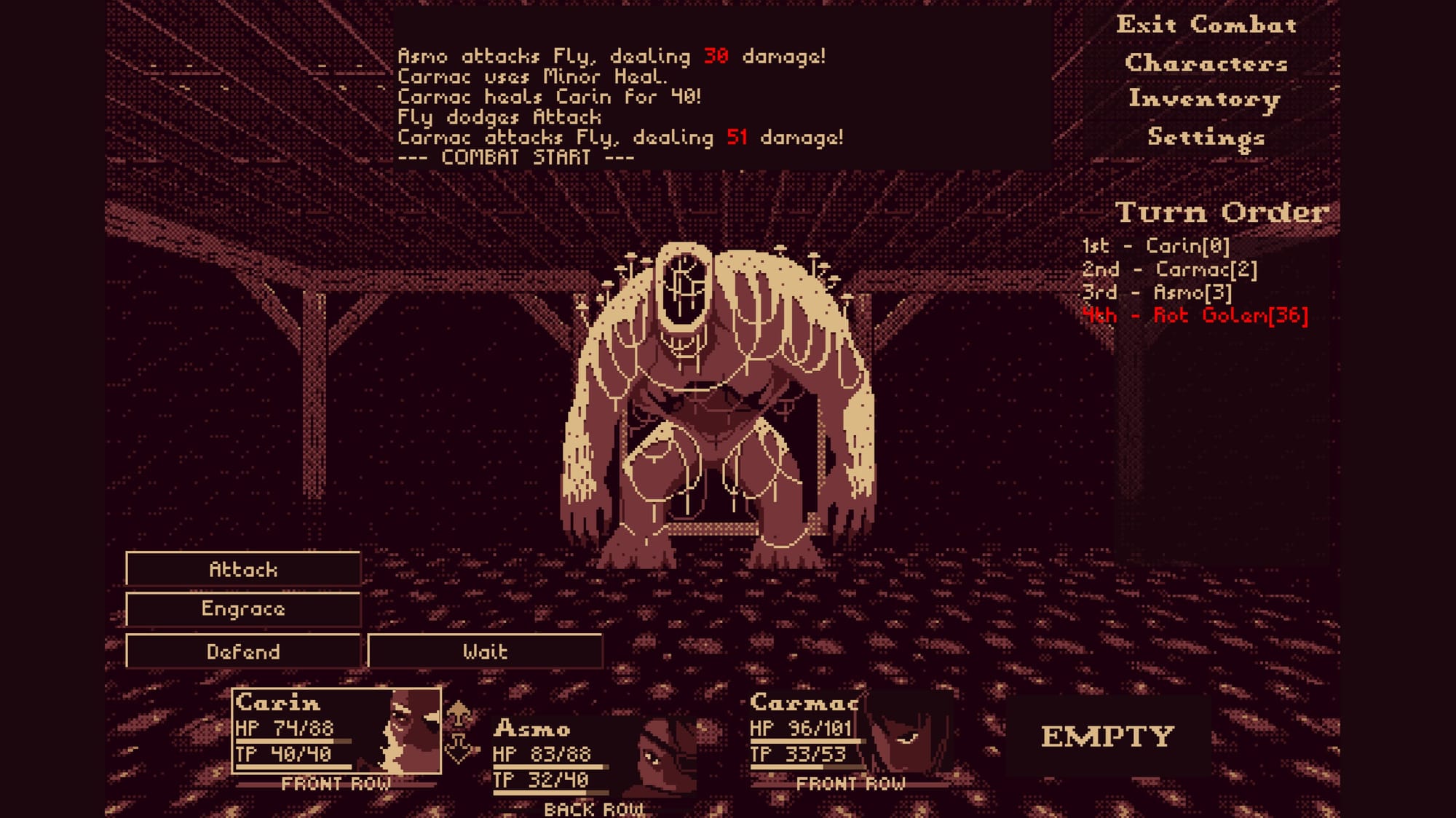Select Carin's party panel

tap(336, 731)
